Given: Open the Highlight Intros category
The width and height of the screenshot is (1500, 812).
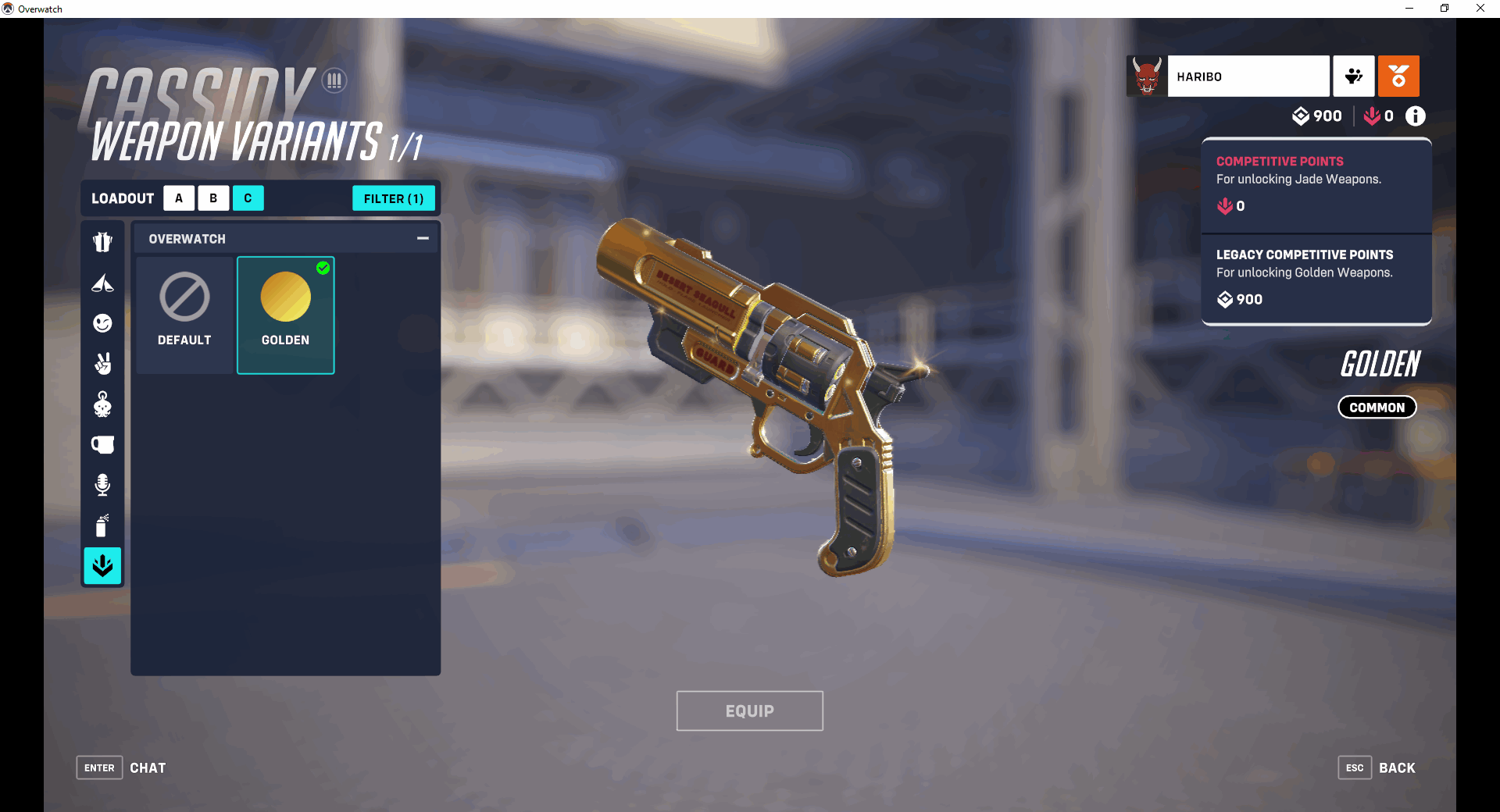Looking at the screenshot, I should [102, 283].
